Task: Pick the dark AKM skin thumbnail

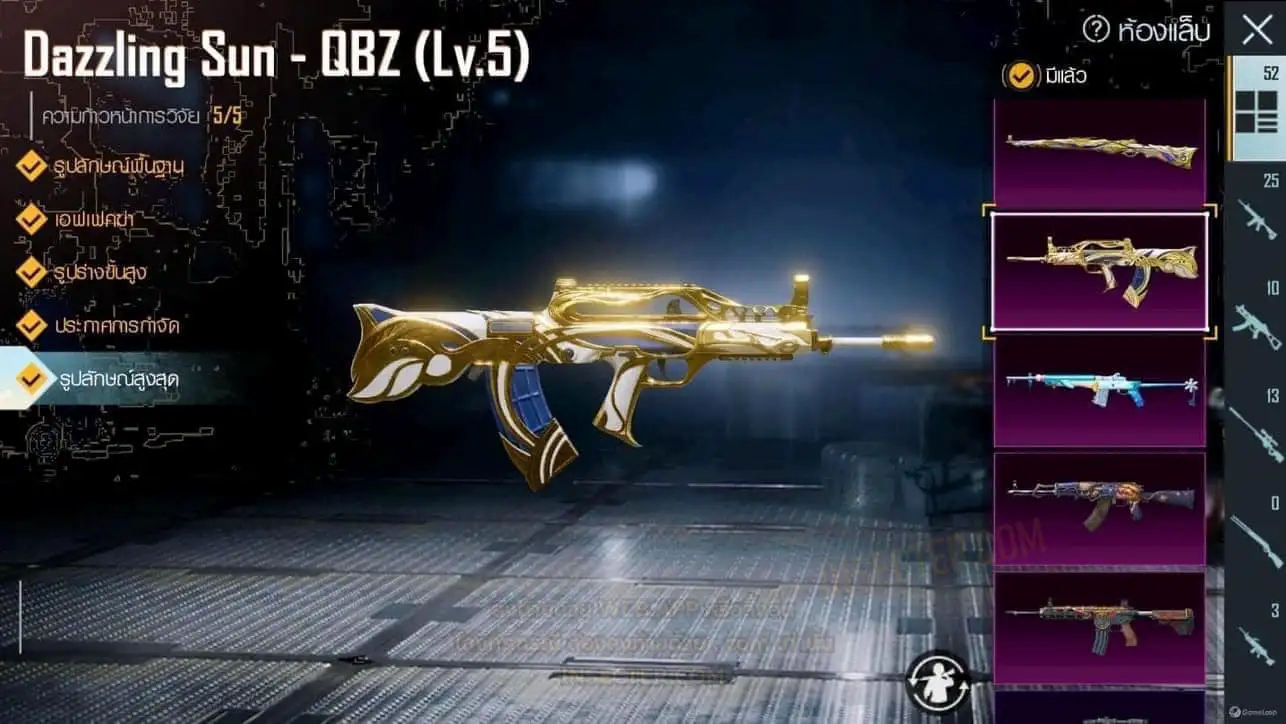Action: [1099, 508]
